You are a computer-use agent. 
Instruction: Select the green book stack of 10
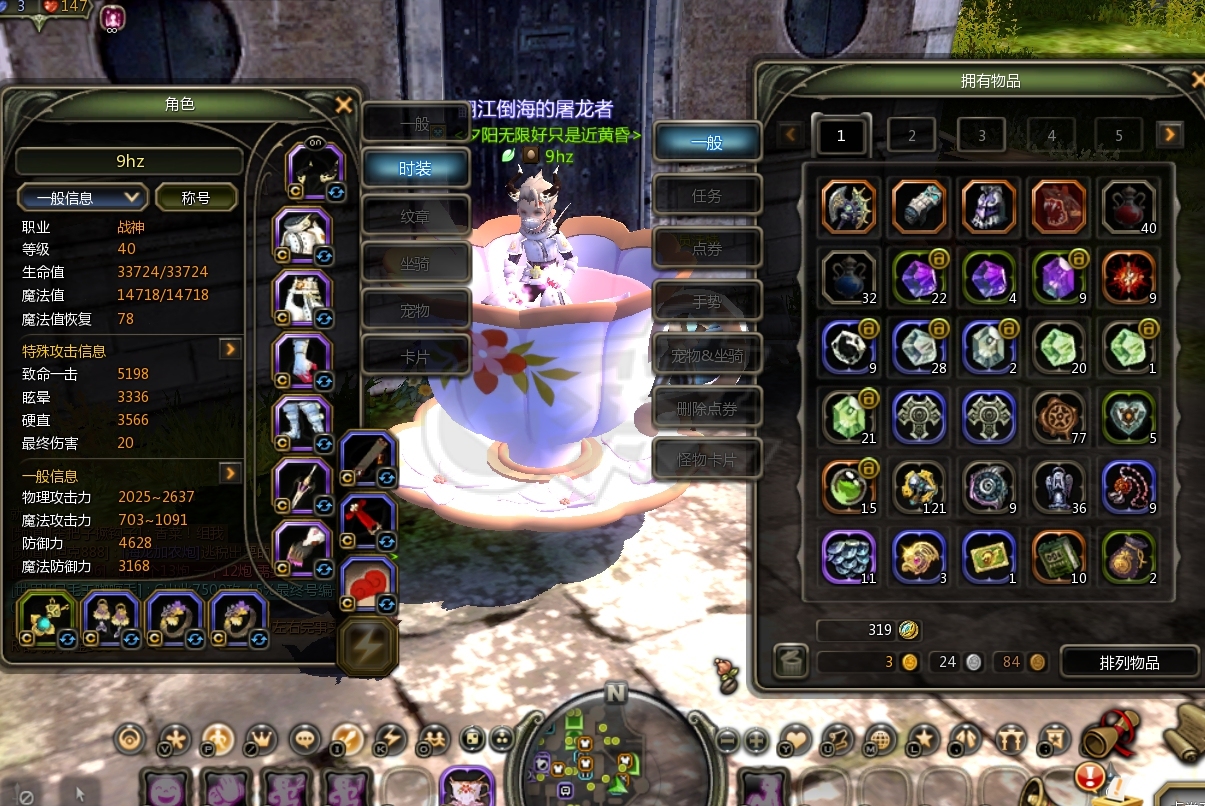[1059, 557]
